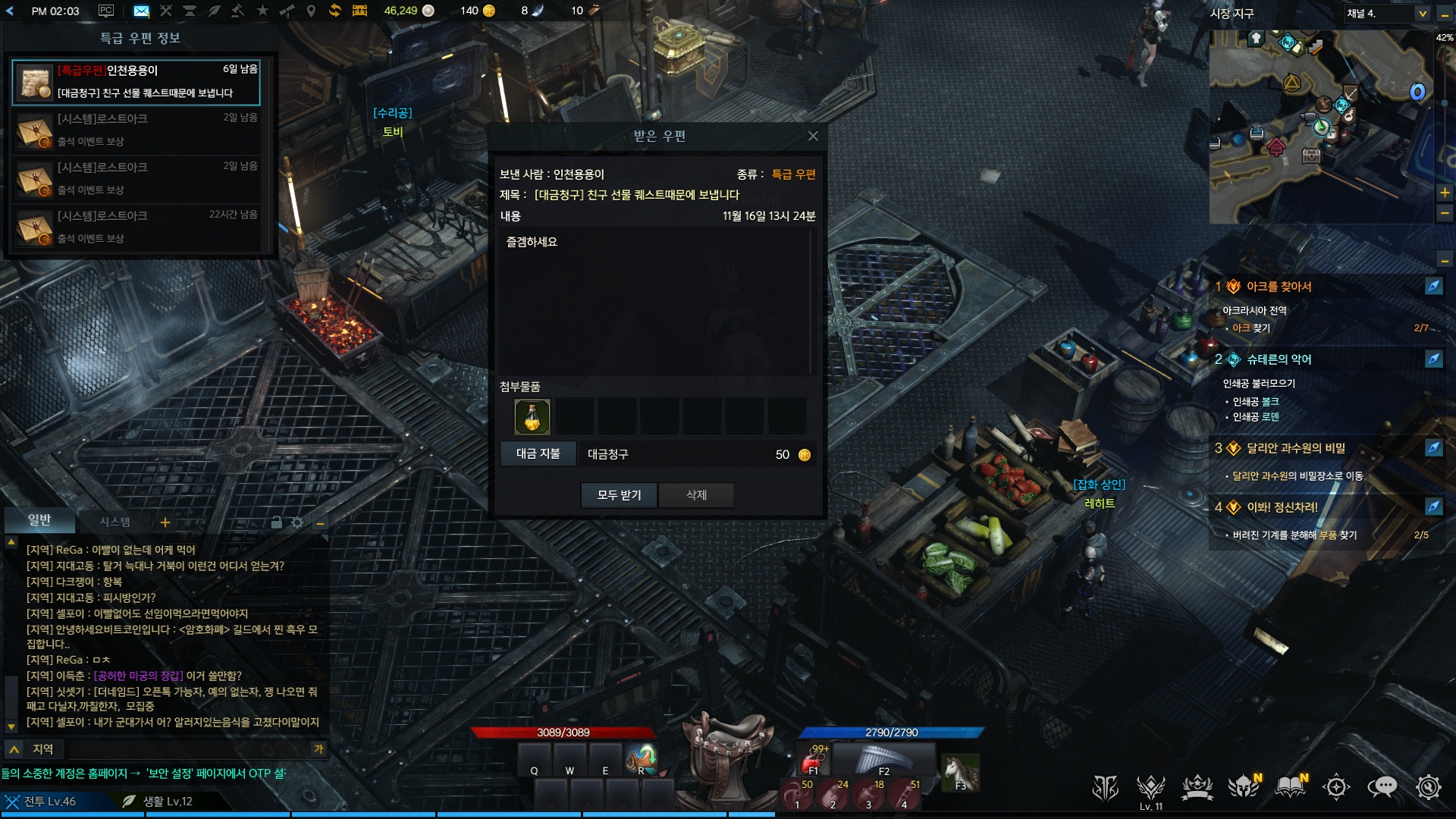Screen dimensions: 1456x819
Task: Open the mail expiring in 22 hours
Action: click(136, 227)
